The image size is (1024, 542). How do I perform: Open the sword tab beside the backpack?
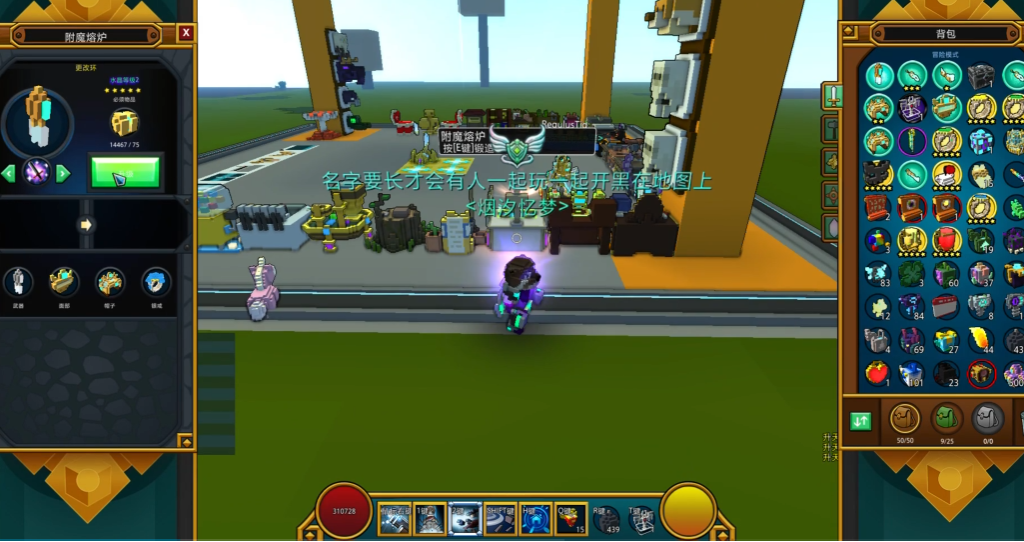(832, 96)
